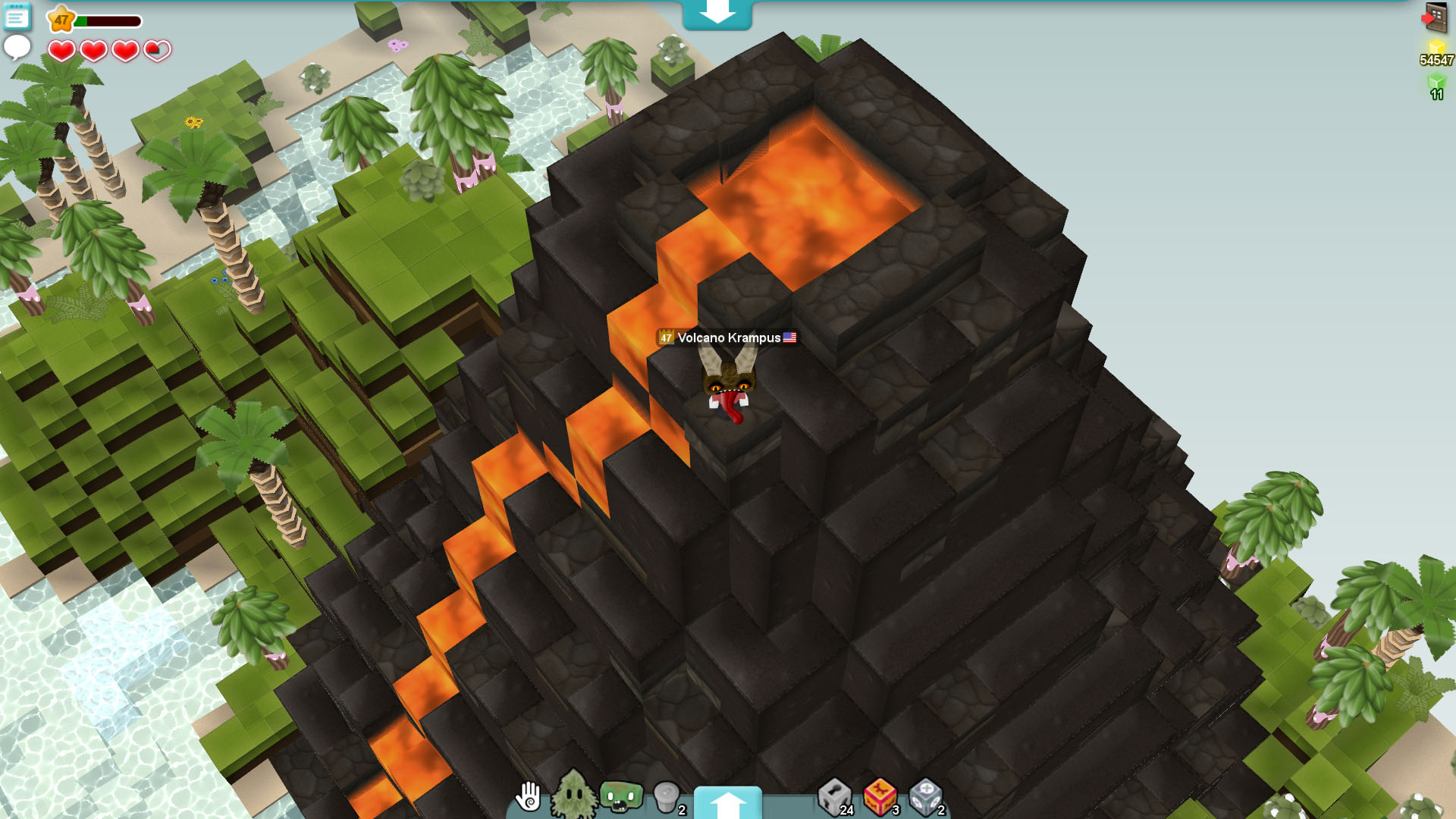Select the dice cube stack of 2
Image resolution: width=1456 pixels, height=819 pixels.
click(x=926, y=798)
